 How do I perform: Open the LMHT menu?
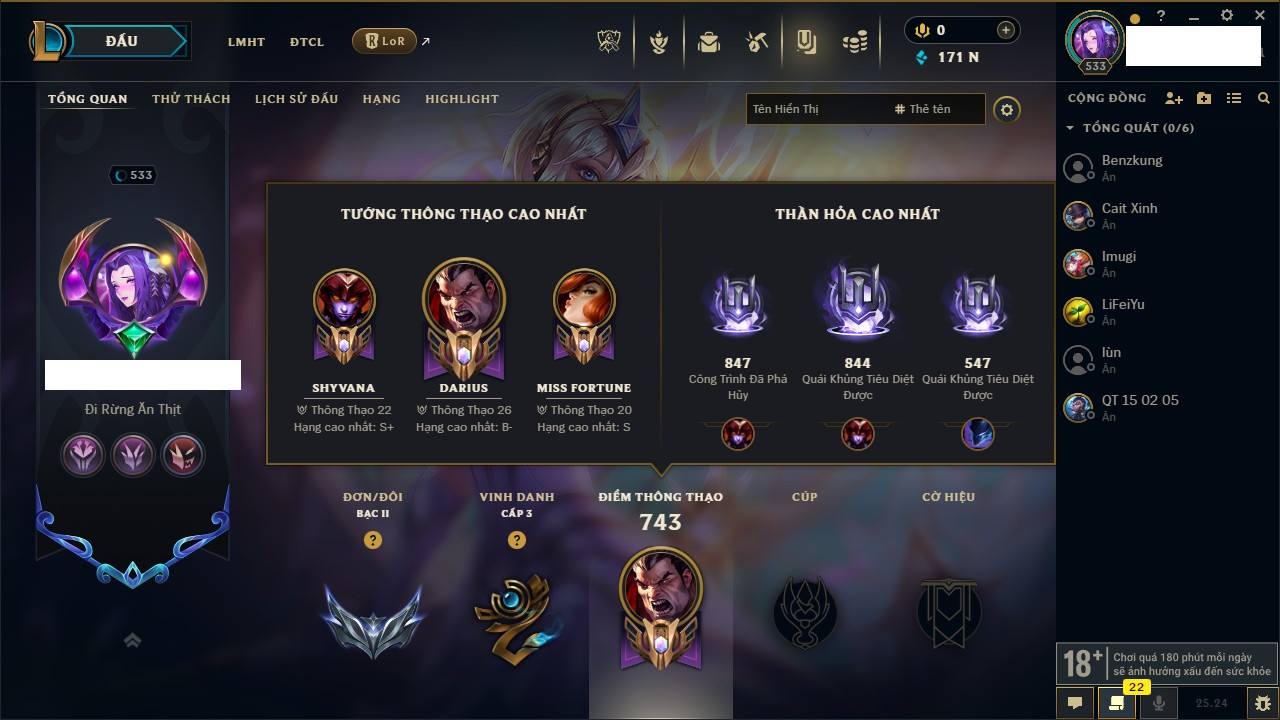pyautogui.click(x=246, y=42)
